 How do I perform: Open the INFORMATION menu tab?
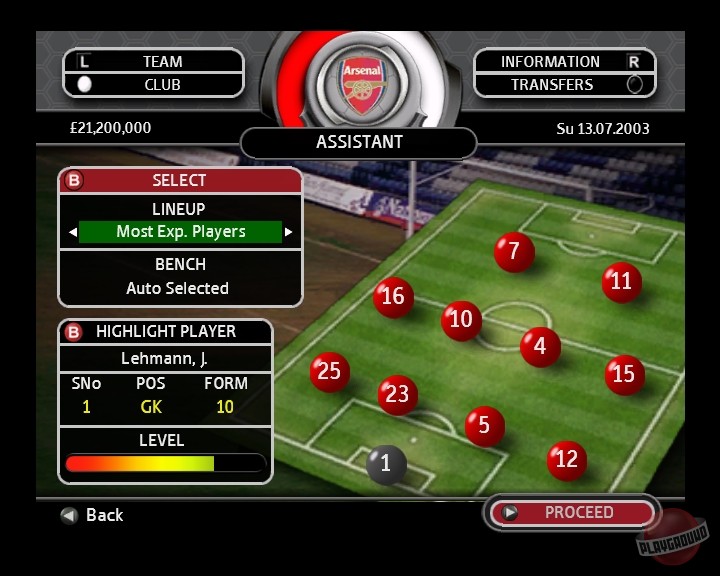550,62
